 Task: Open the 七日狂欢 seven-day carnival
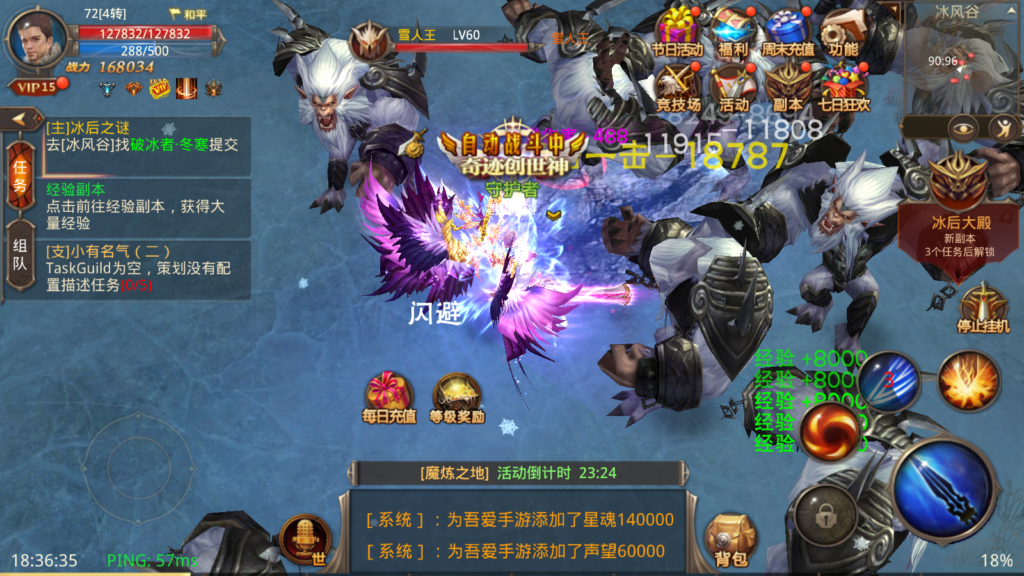click(x=843, y=86)
